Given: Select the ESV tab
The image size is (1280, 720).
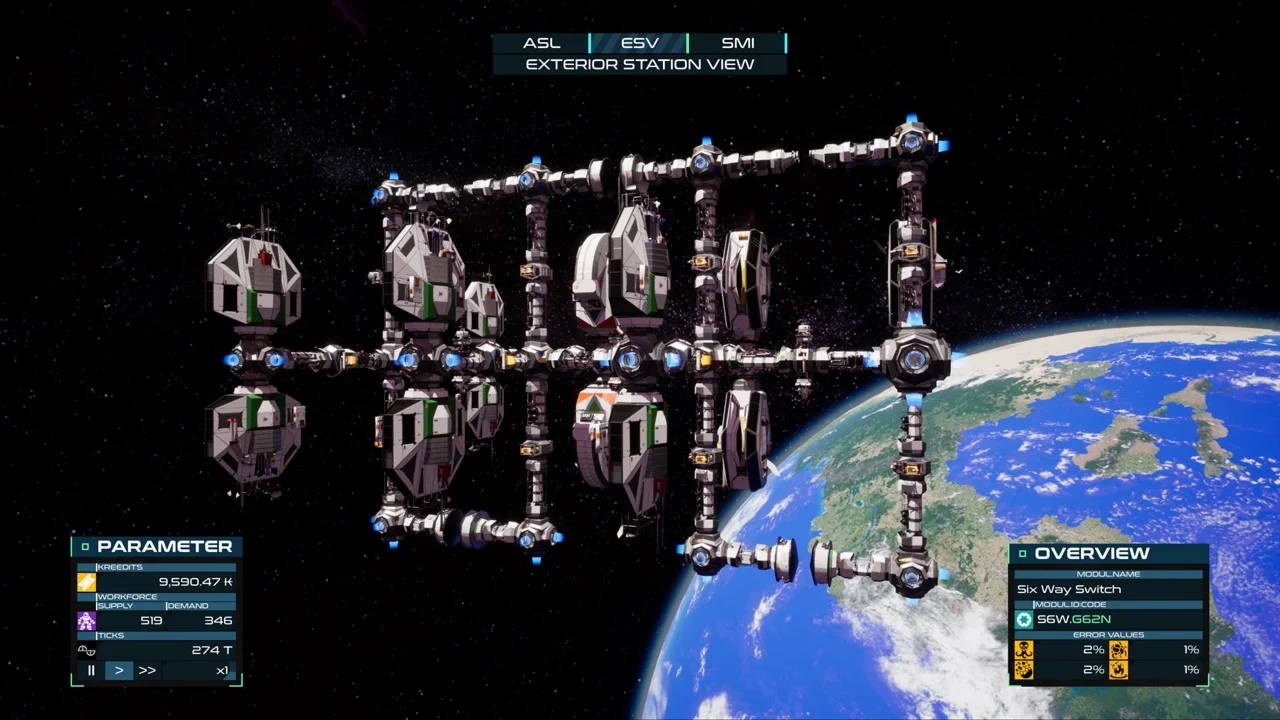Looking at the screenshot, I should [x=639, y=43].
